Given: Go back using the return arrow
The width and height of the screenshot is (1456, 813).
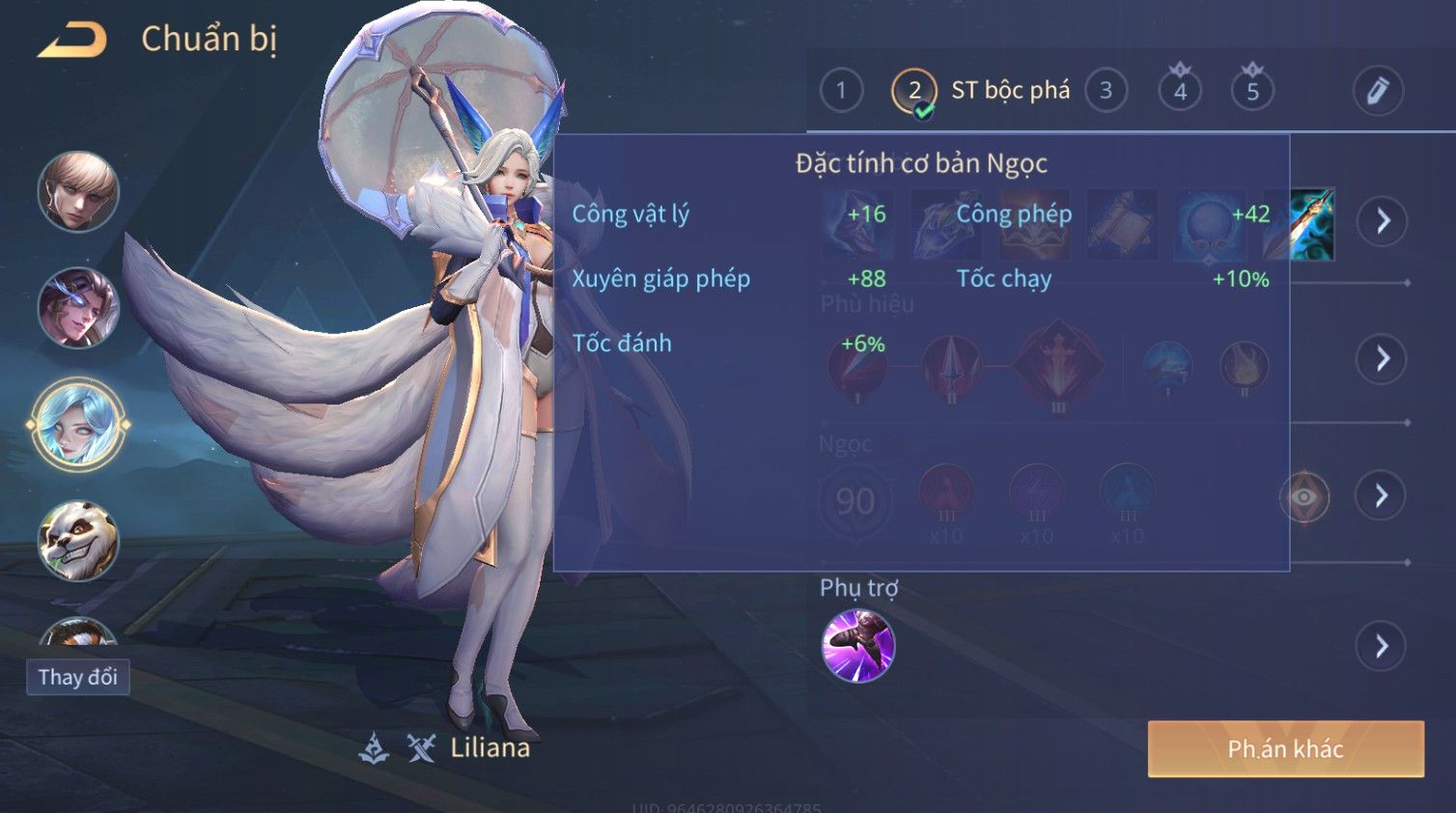Looking at the screenshot, I should coord(72,40).
